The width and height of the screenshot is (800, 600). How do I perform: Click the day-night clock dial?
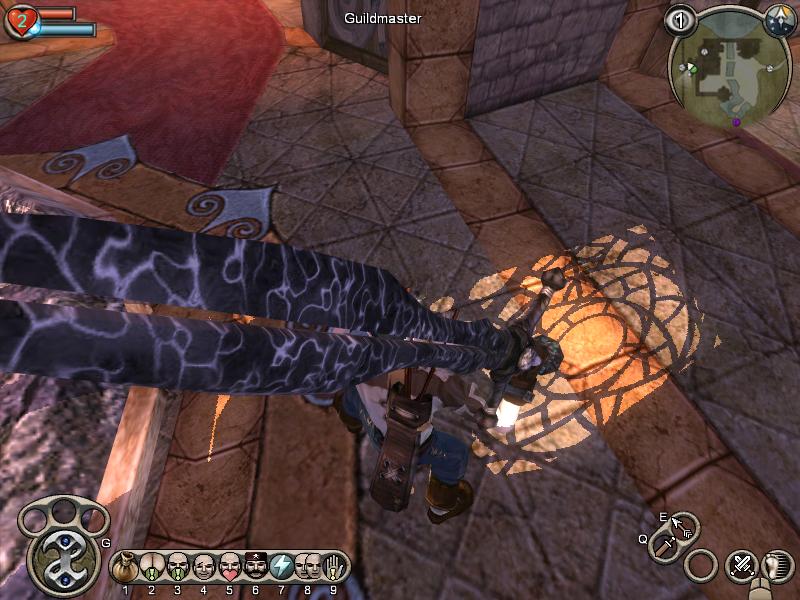click(x=779, y=19)
